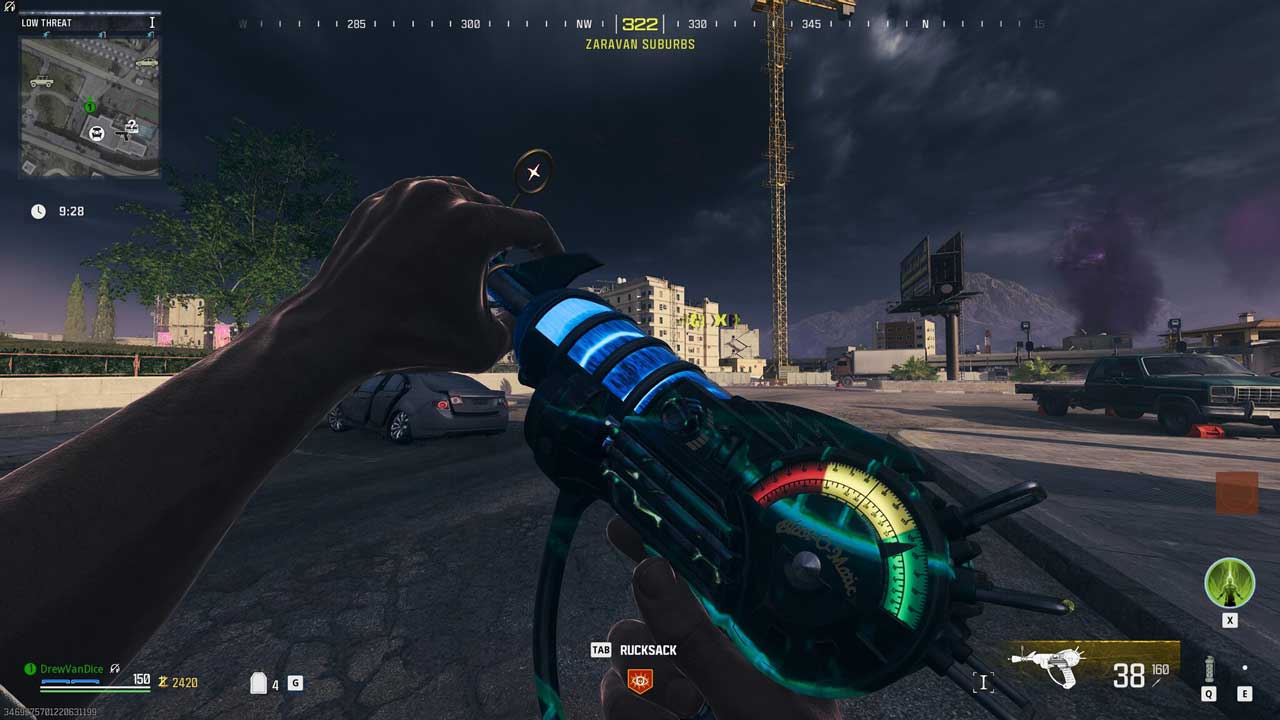Select the armor plate icon

click(x=259, y=683)
